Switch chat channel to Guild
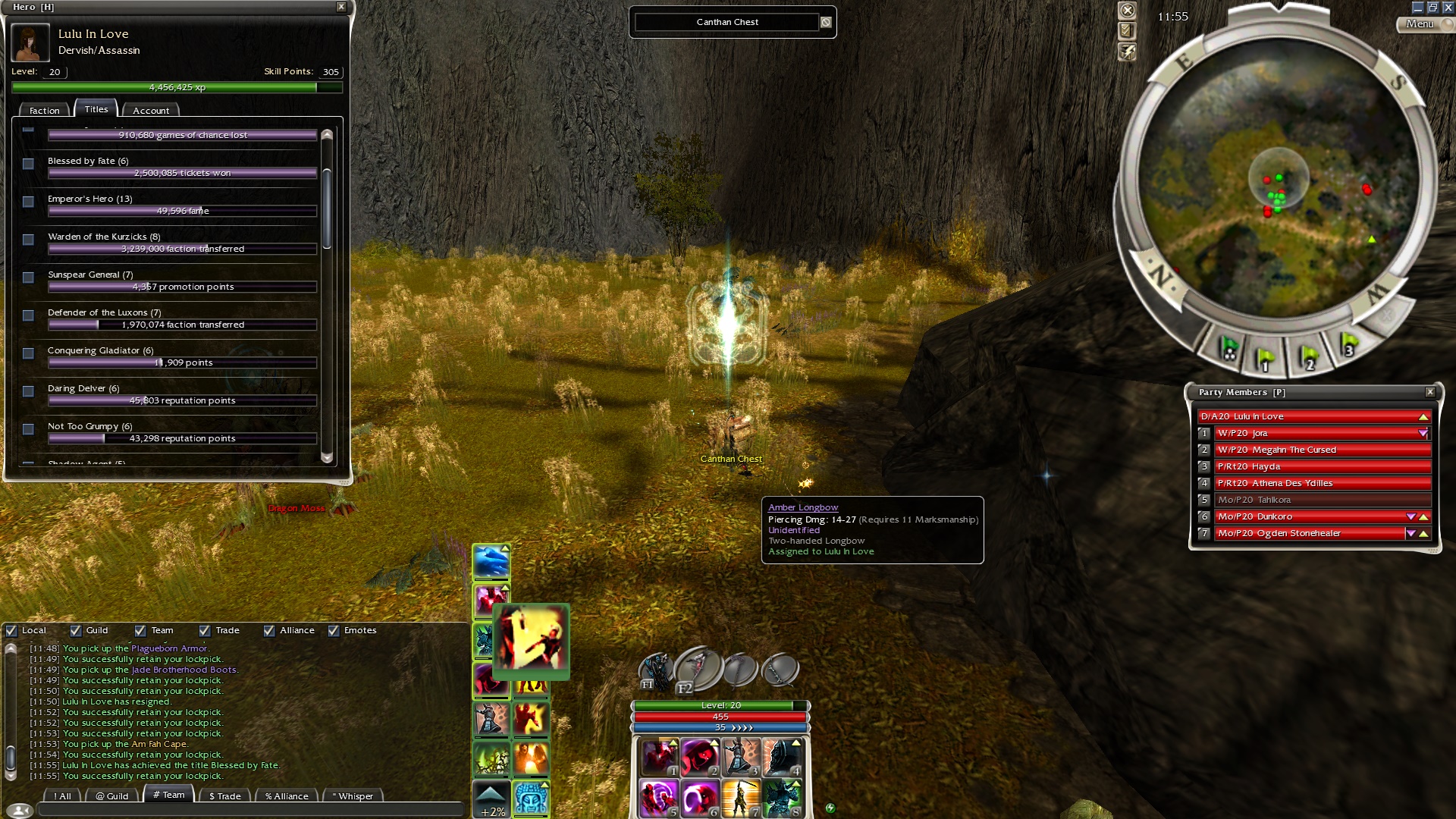This screenshot has height=819, width=1456. coord(112,796)
